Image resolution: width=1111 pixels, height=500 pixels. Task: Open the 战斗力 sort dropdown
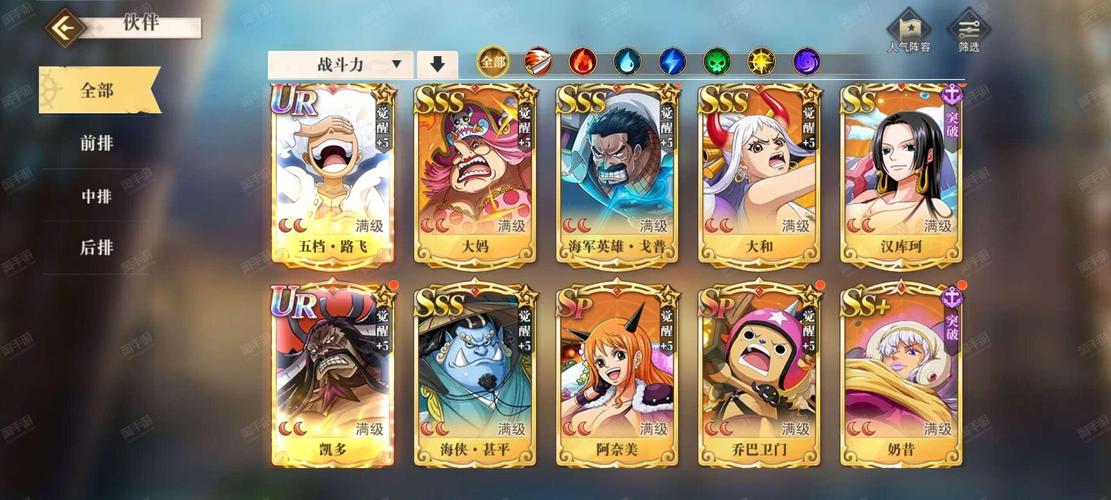pos(340,65)
